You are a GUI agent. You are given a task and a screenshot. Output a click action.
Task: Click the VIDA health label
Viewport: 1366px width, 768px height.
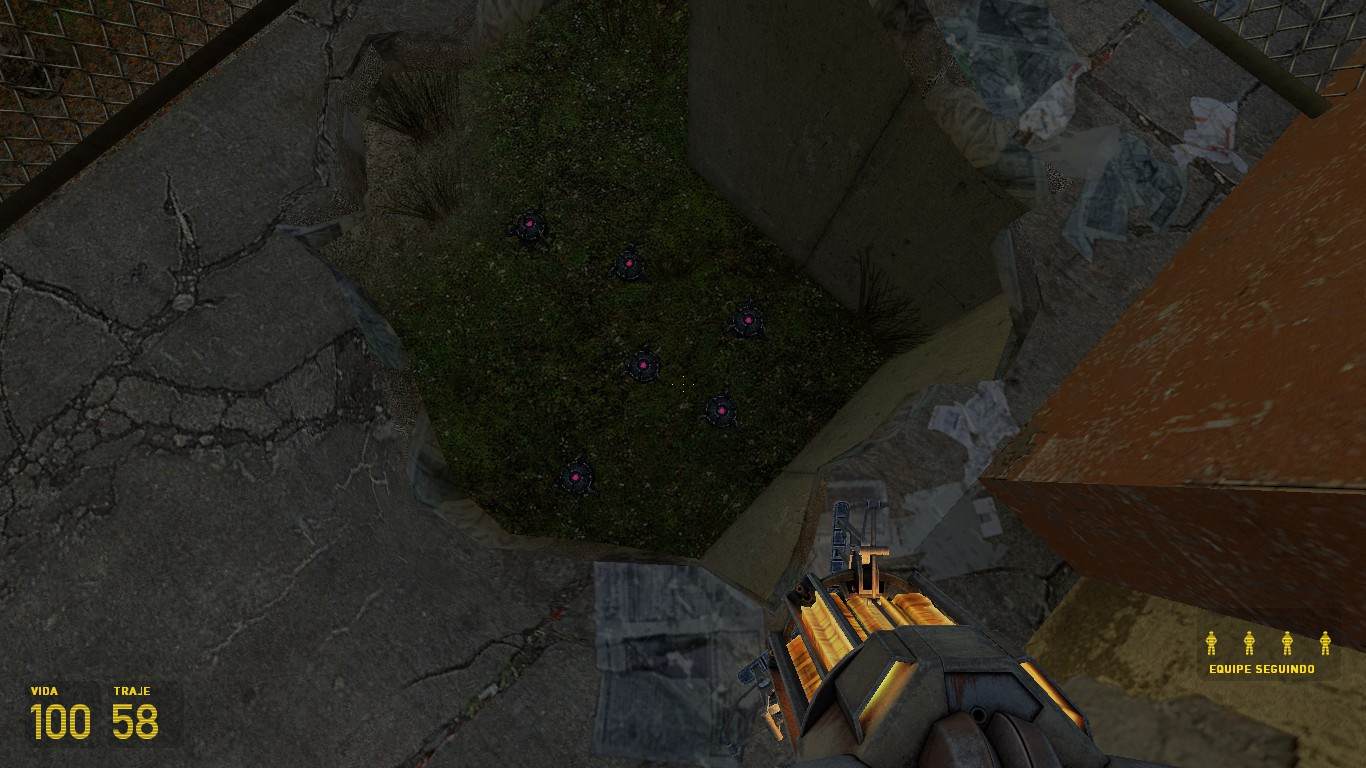click(x=46, y=690)
